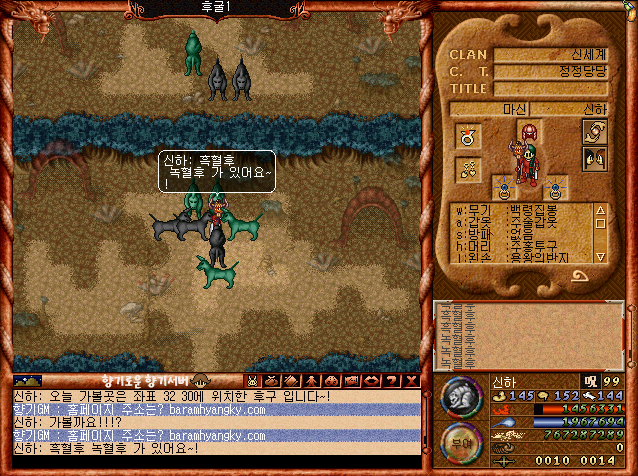Open the pouch bag toolbar icon

(x=270, y=381)
